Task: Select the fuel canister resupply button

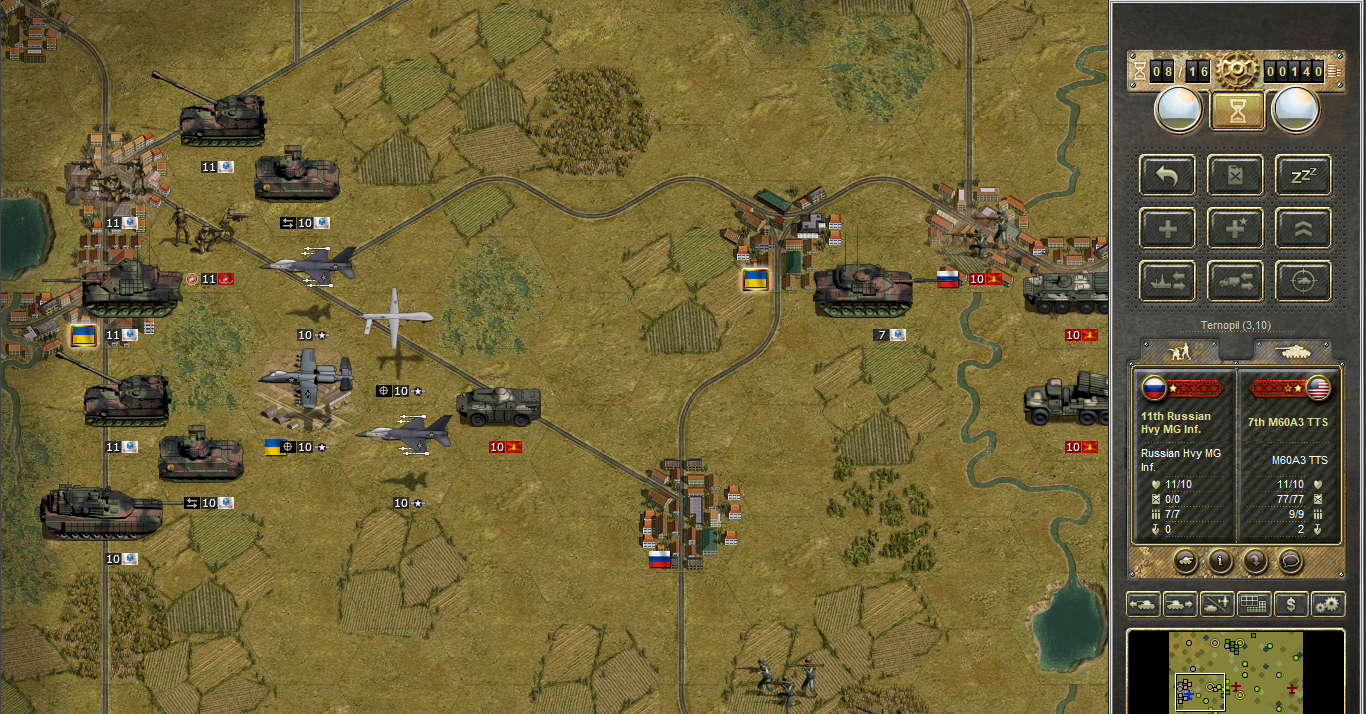Action: click(1235, 176)
